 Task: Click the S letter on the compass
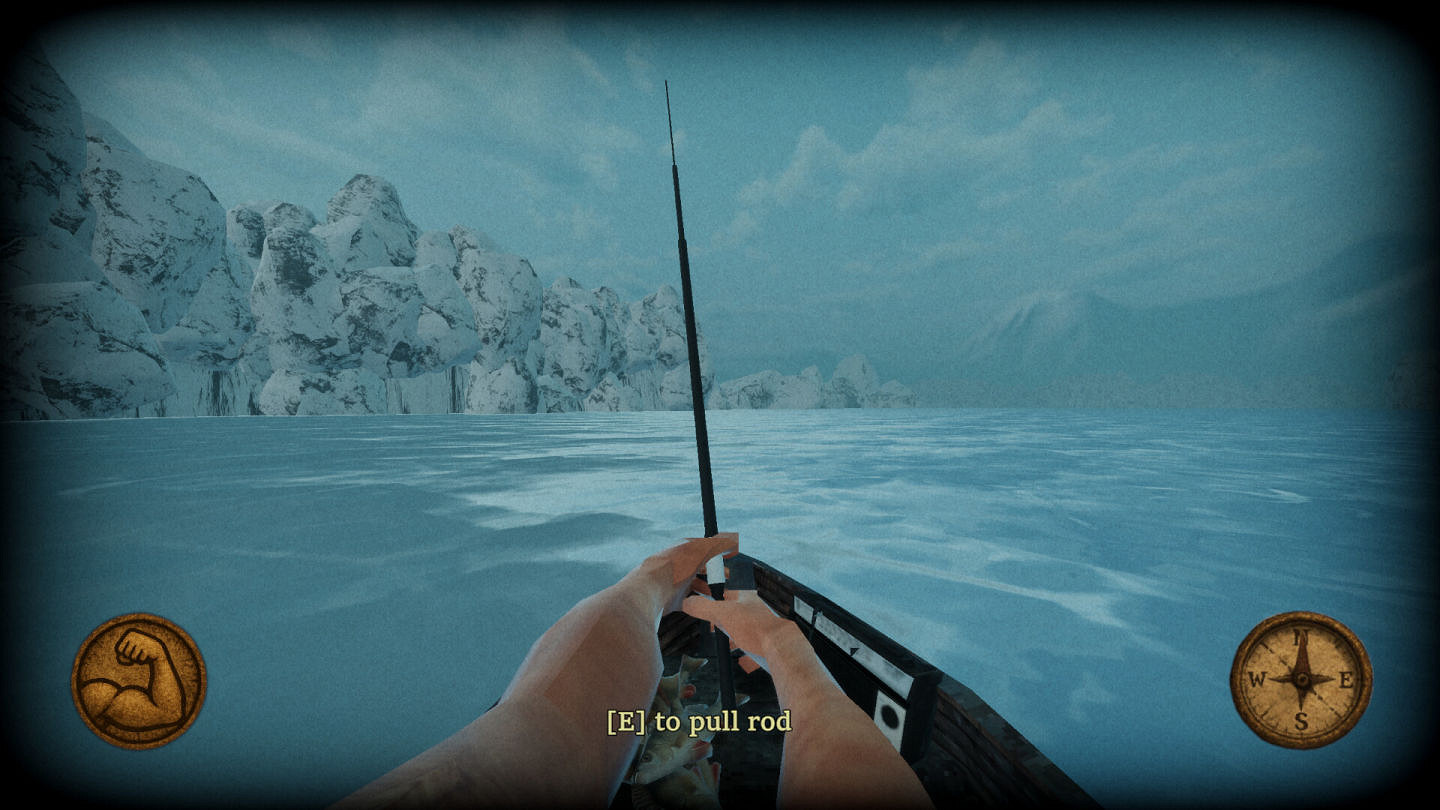coord(1301,719)
